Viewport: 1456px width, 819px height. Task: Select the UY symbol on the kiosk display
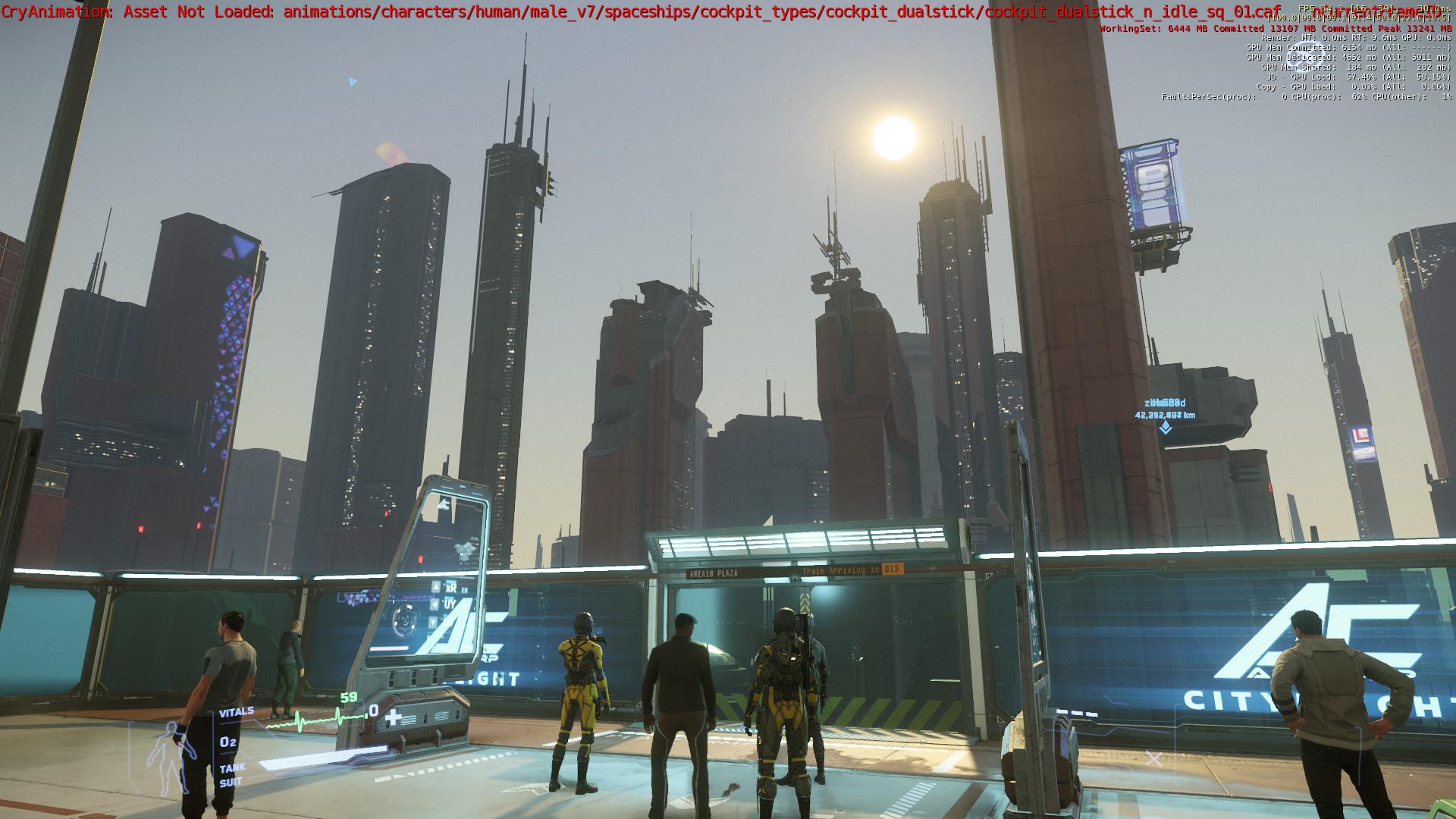[450, 604]
